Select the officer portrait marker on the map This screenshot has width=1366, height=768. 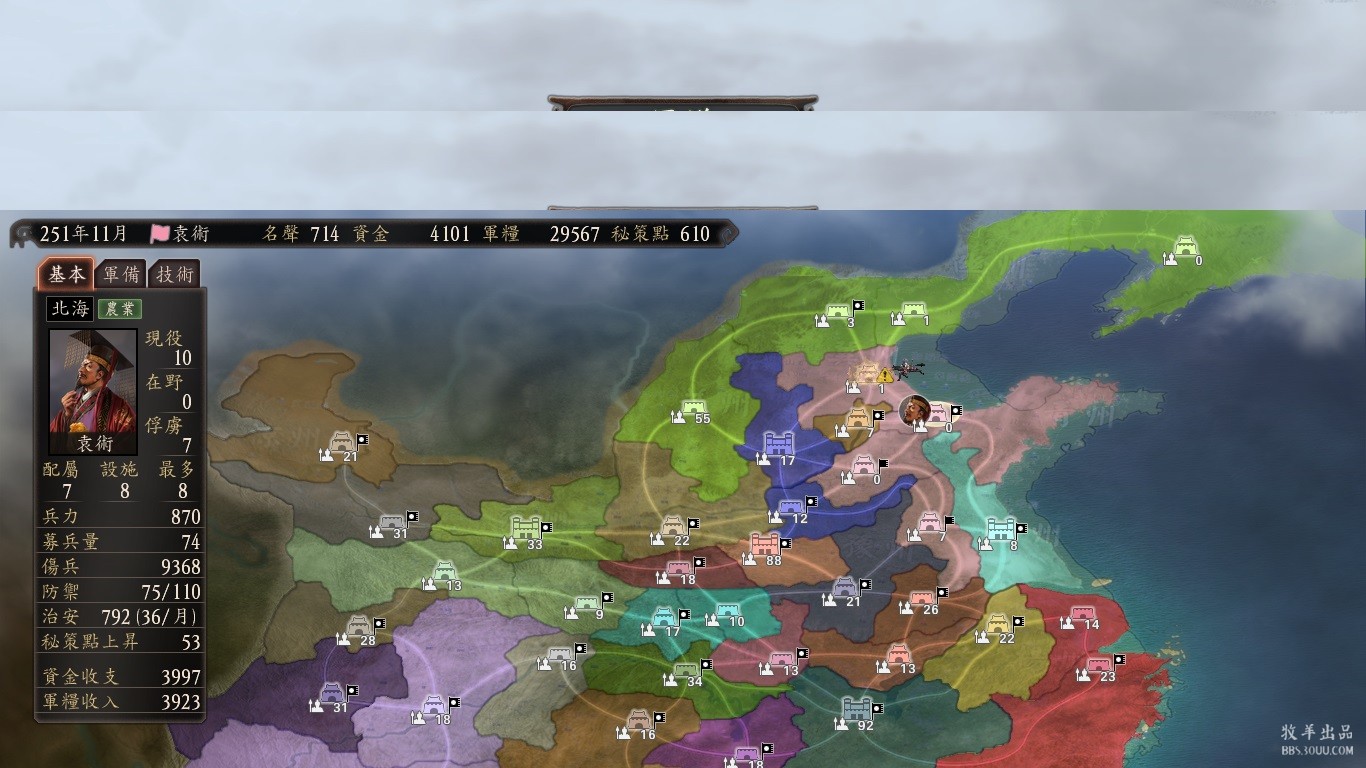click(x=914, y=409)
